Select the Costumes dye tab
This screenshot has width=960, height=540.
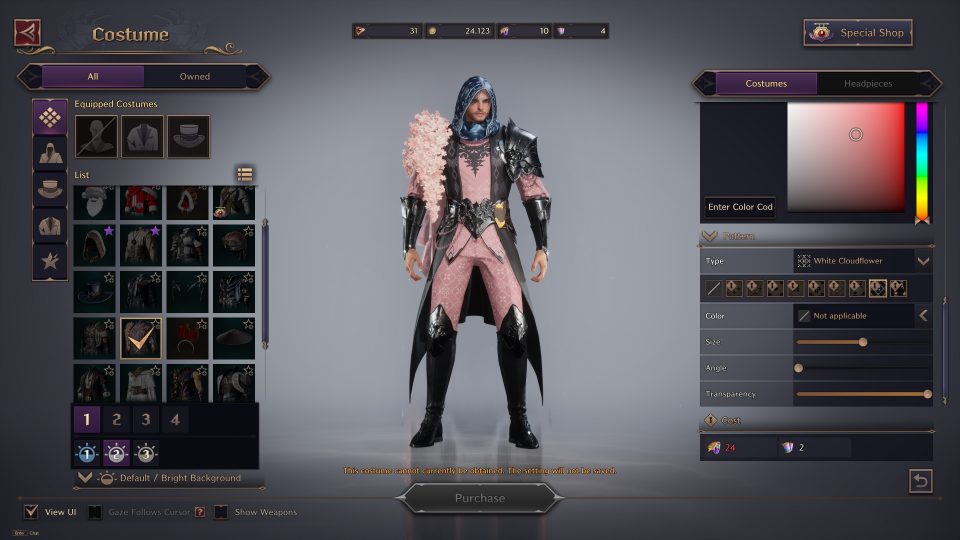766,84
